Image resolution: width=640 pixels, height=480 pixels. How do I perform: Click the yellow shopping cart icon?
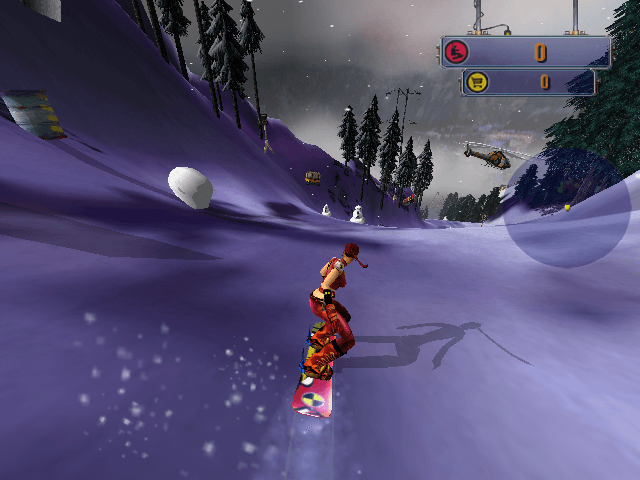(x=476, y=82)
